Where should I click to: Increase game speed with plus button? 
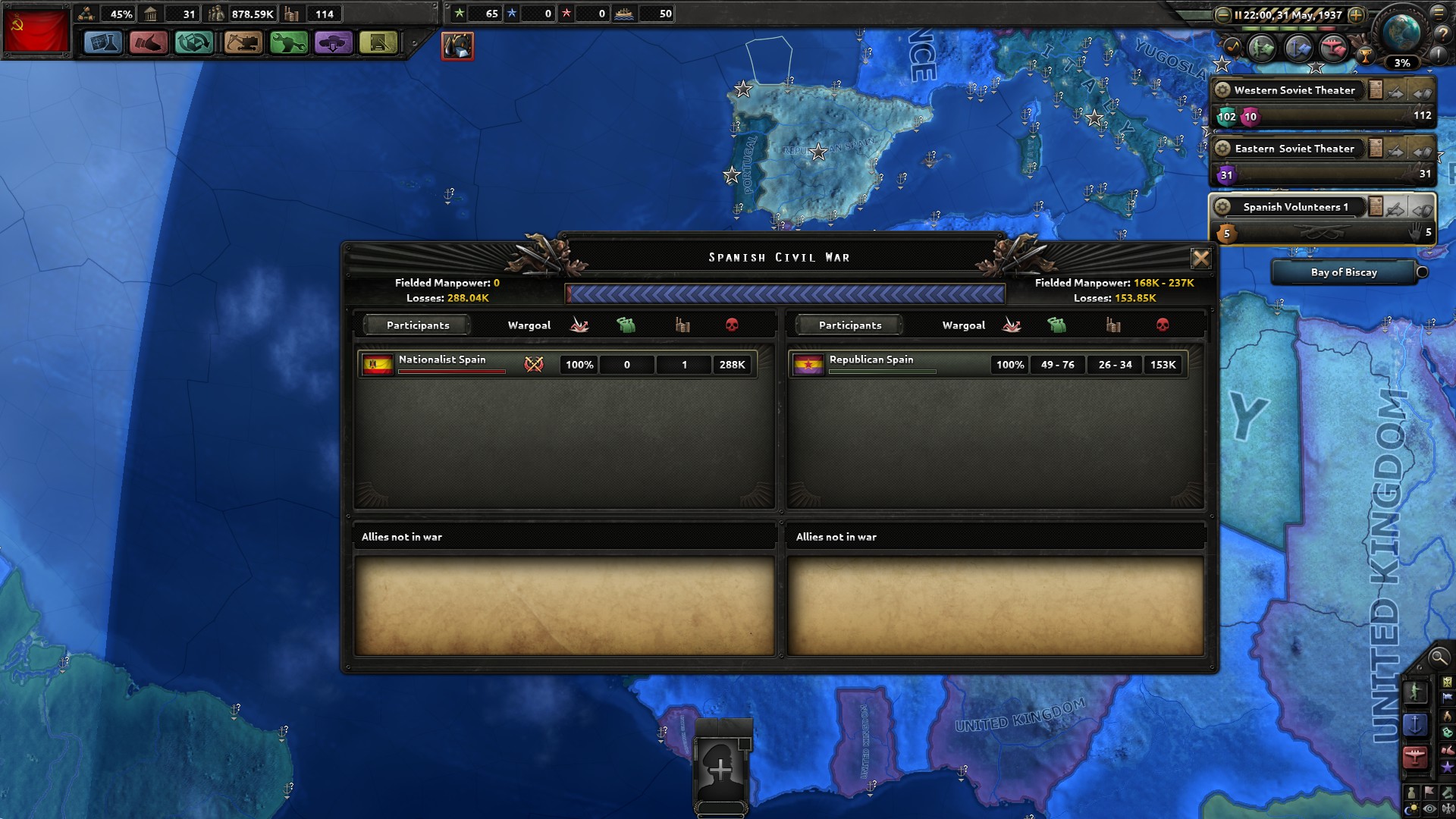(x=1356, y=15)
